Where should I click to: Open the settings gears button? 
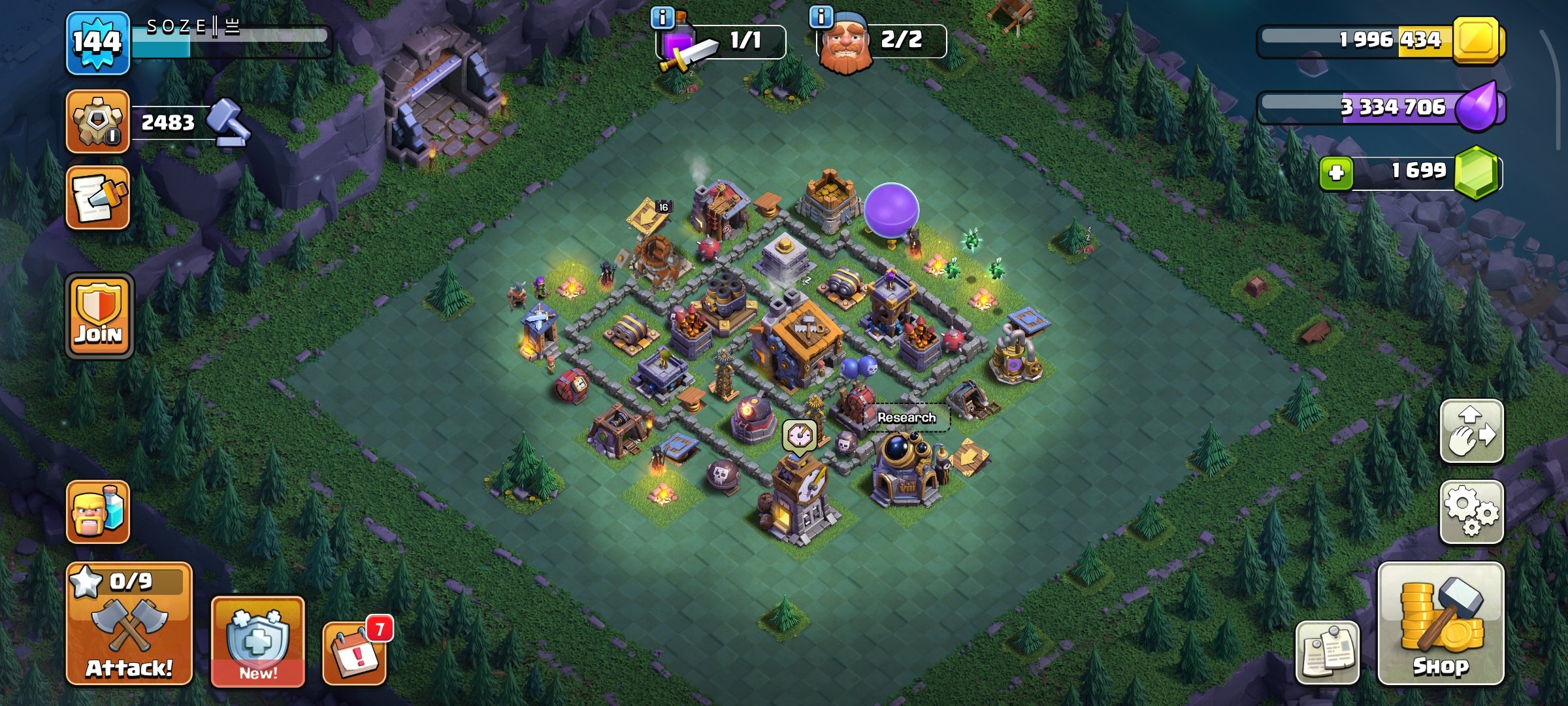(1471, 512)
